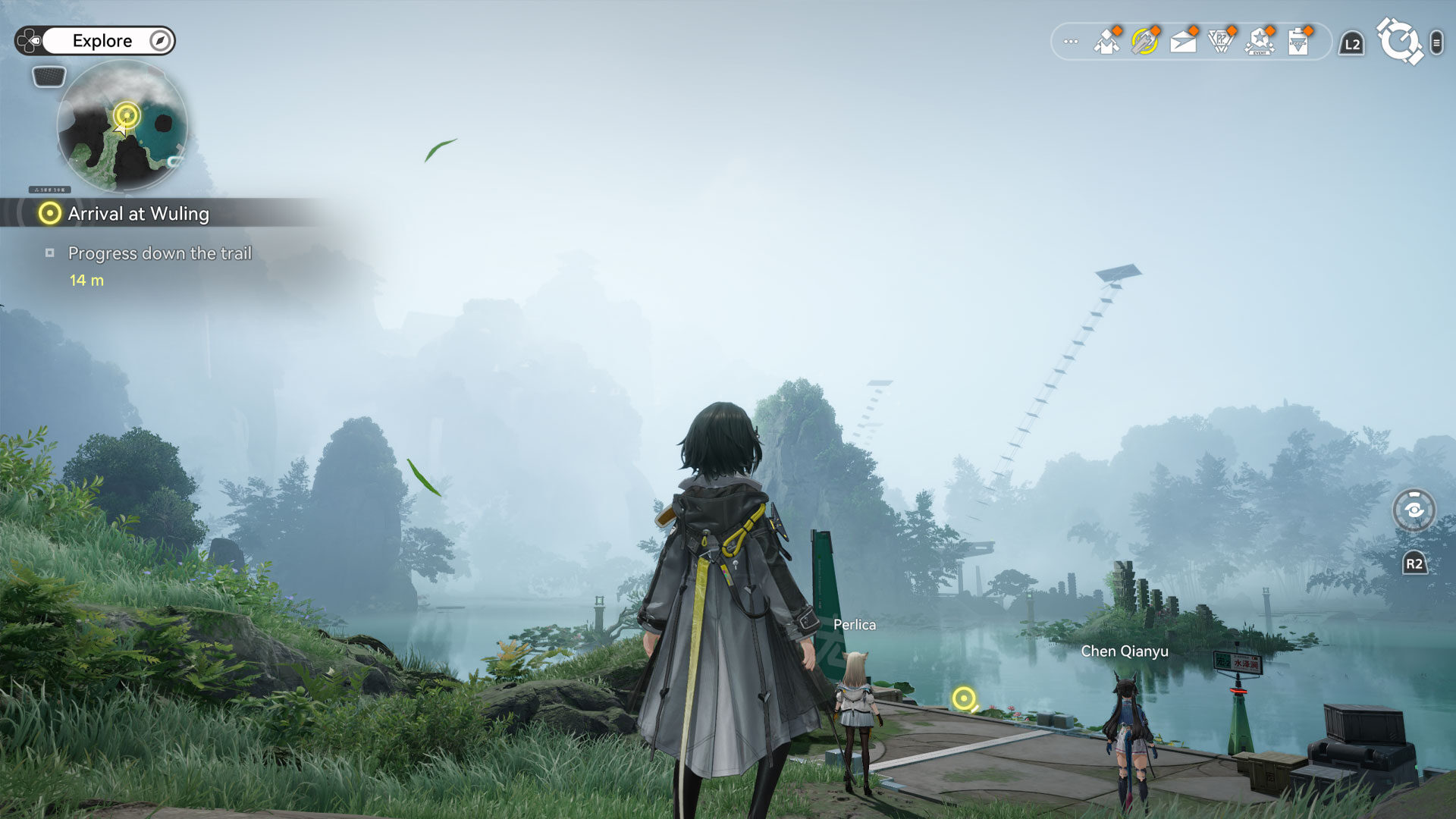Open the Event star icon
Screen dimensions: 1456x819
tap(1260, 43)
